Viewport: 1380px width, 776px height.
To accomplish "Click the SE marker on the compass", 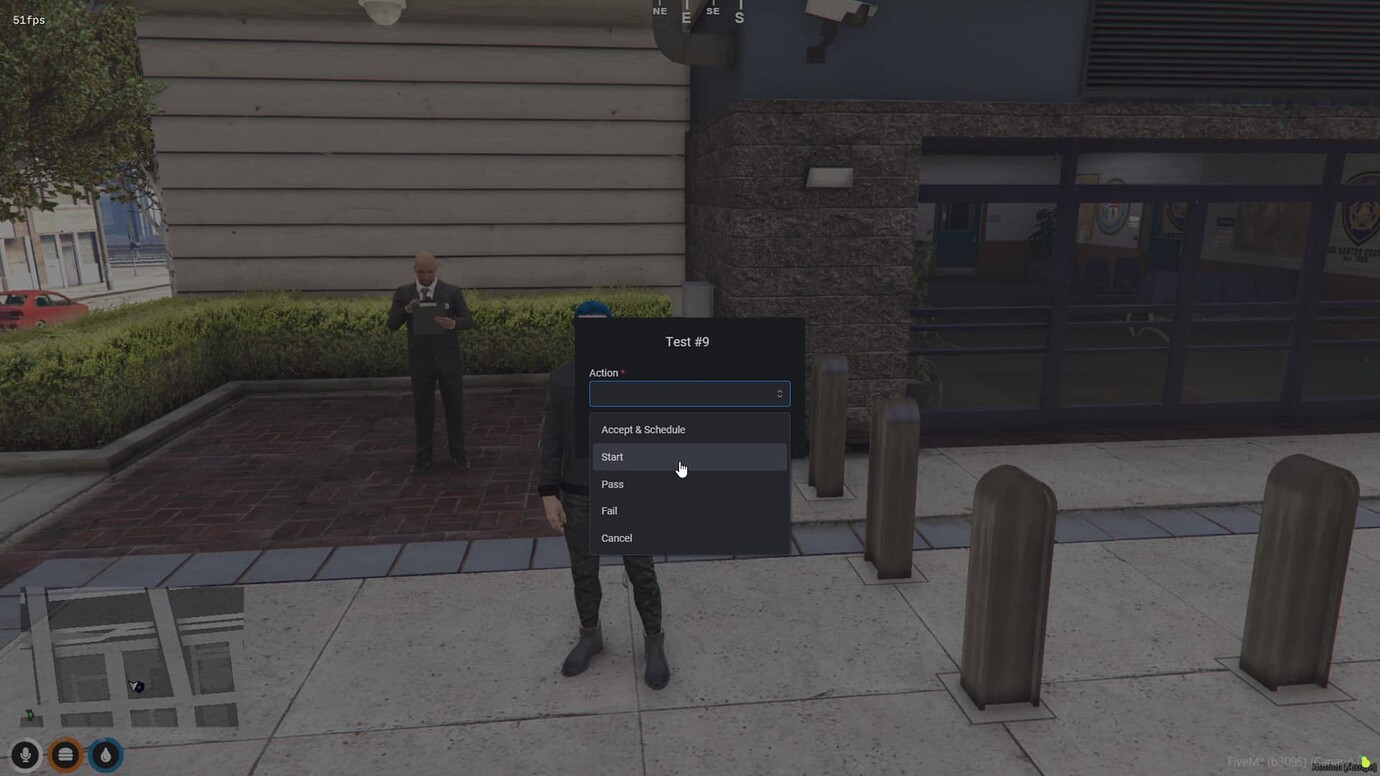I will (712, 10).
